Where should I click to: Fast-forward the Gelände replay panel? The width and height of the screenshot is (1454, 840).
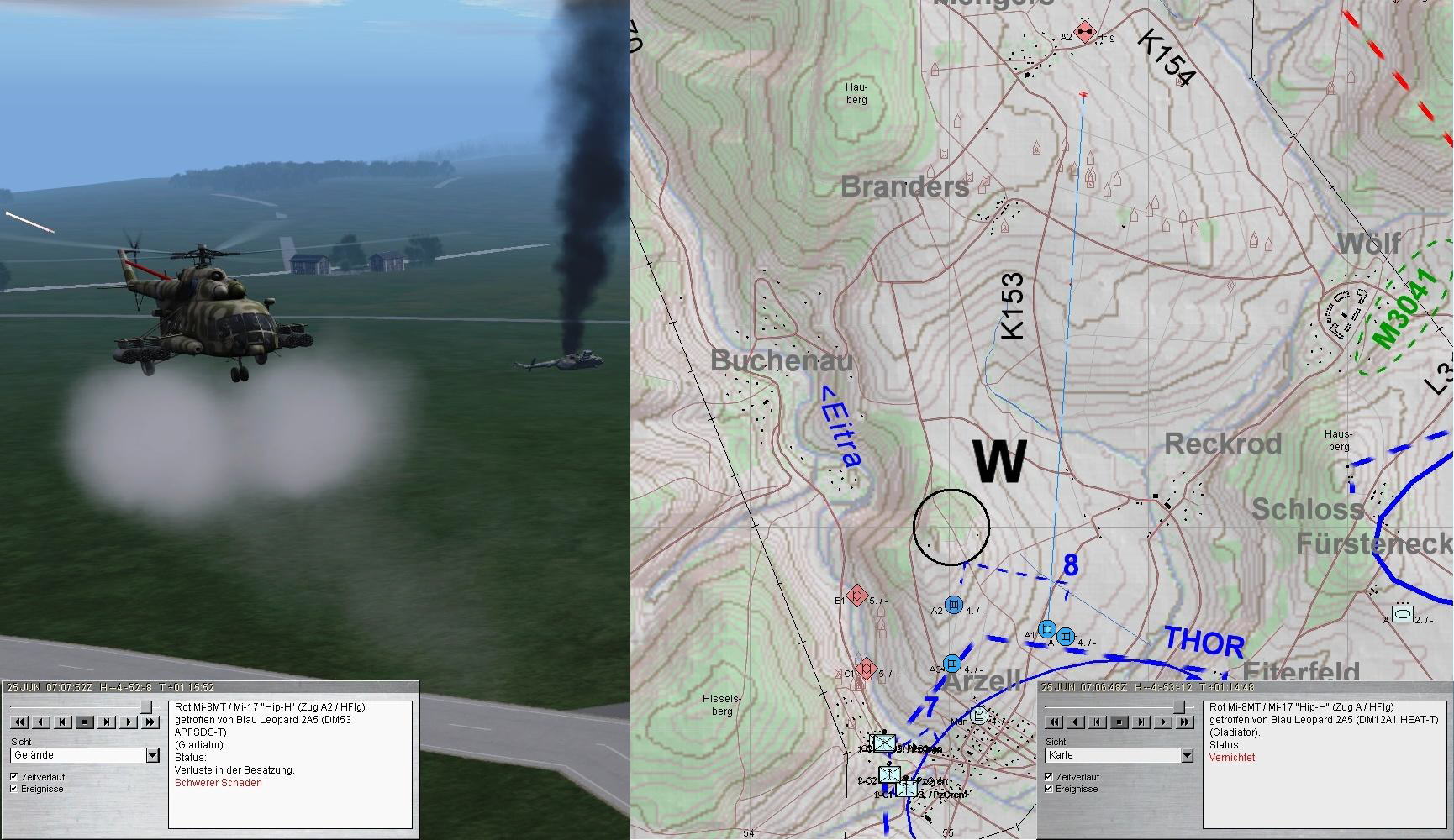click(x=150, y=722)
